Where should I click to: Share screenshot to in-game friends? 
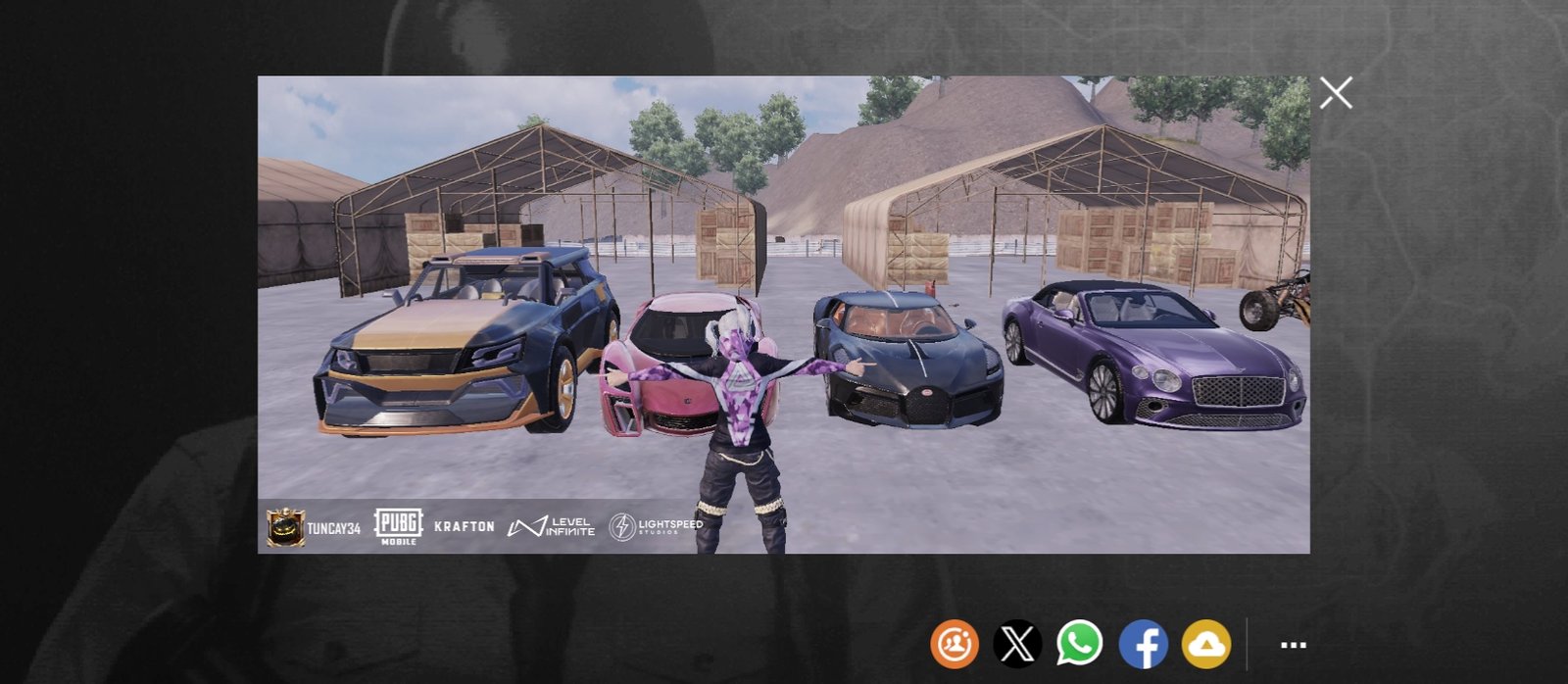(955, 644)
